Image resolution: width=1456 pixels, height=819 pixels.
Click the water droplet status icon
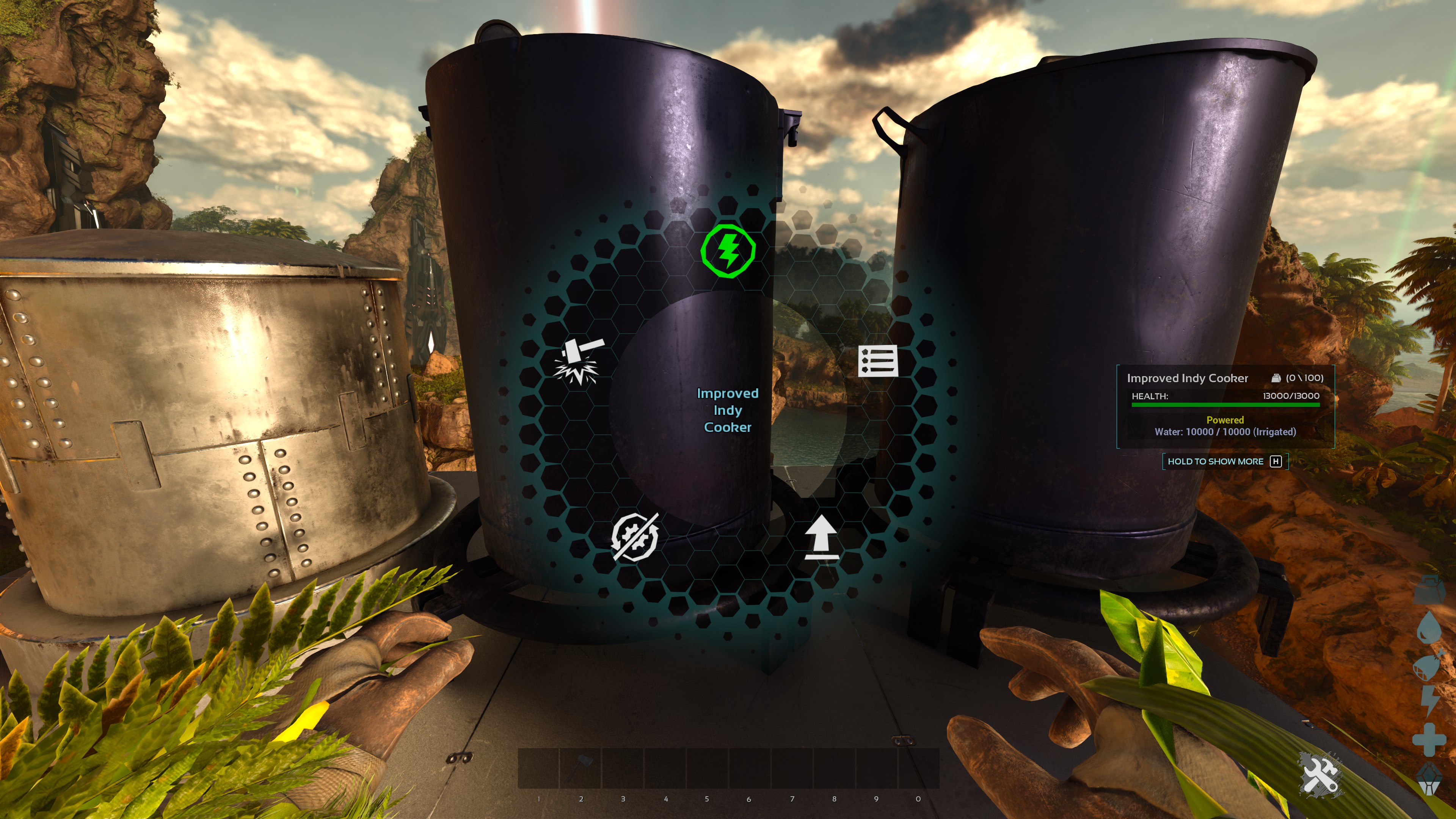1429,628
